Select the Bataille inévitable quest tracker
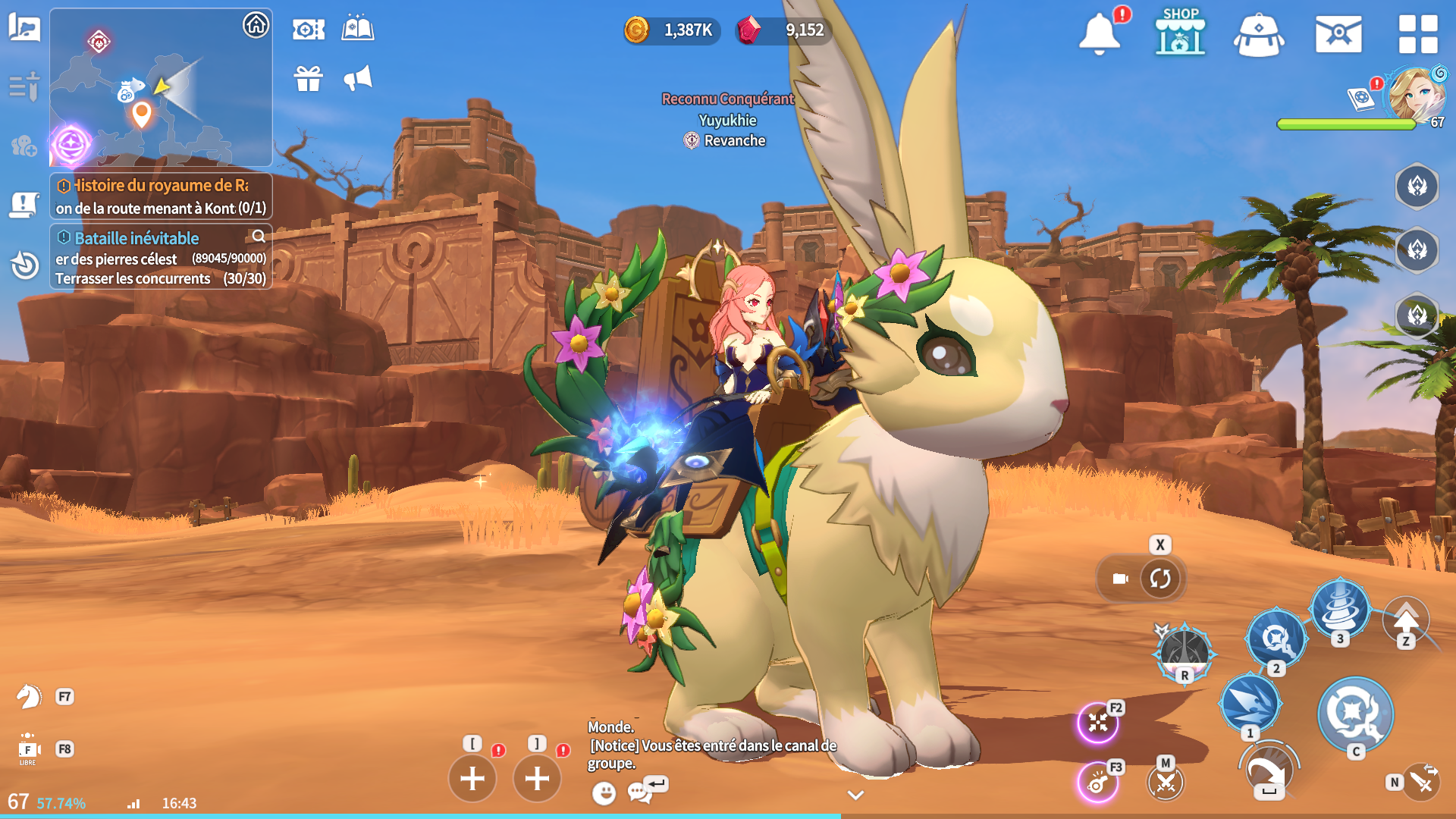This screenshot has height=819, width=1456. (160, 257)
